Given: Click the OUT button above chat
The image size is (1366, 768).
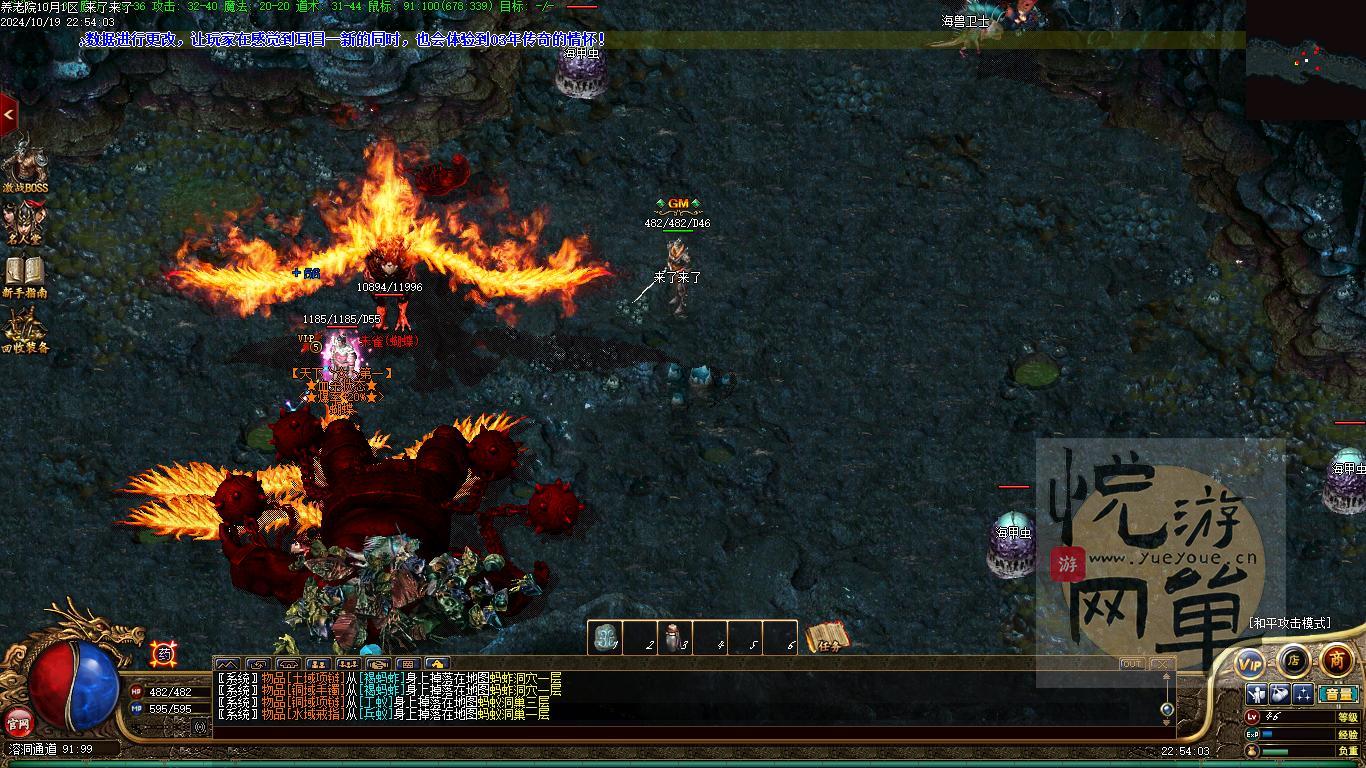Looking at the screenshot, I should pyautogui.click(x=1131, y=664).
